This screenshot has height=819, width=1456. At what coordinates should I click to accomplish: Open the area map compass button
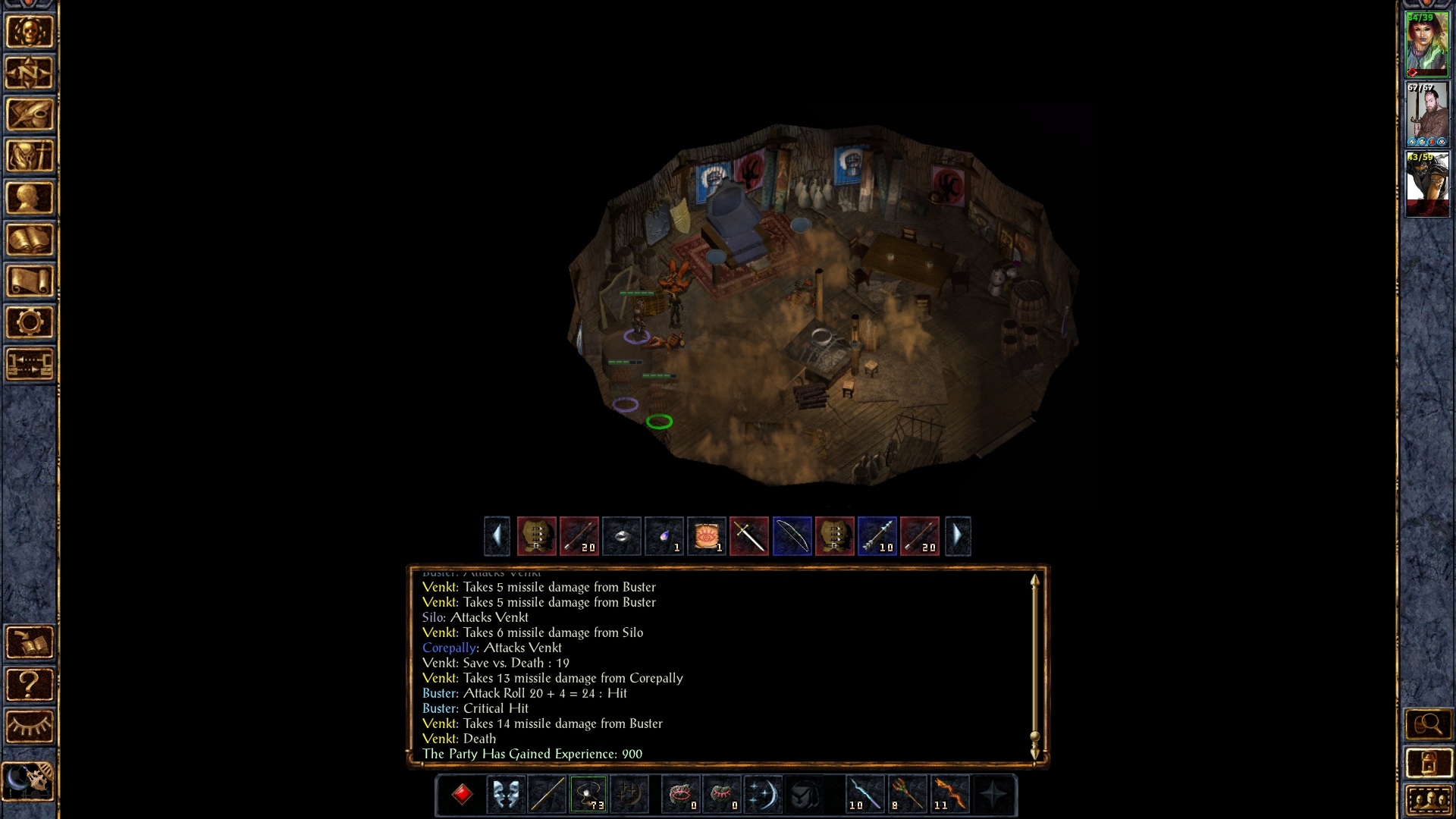30,73
